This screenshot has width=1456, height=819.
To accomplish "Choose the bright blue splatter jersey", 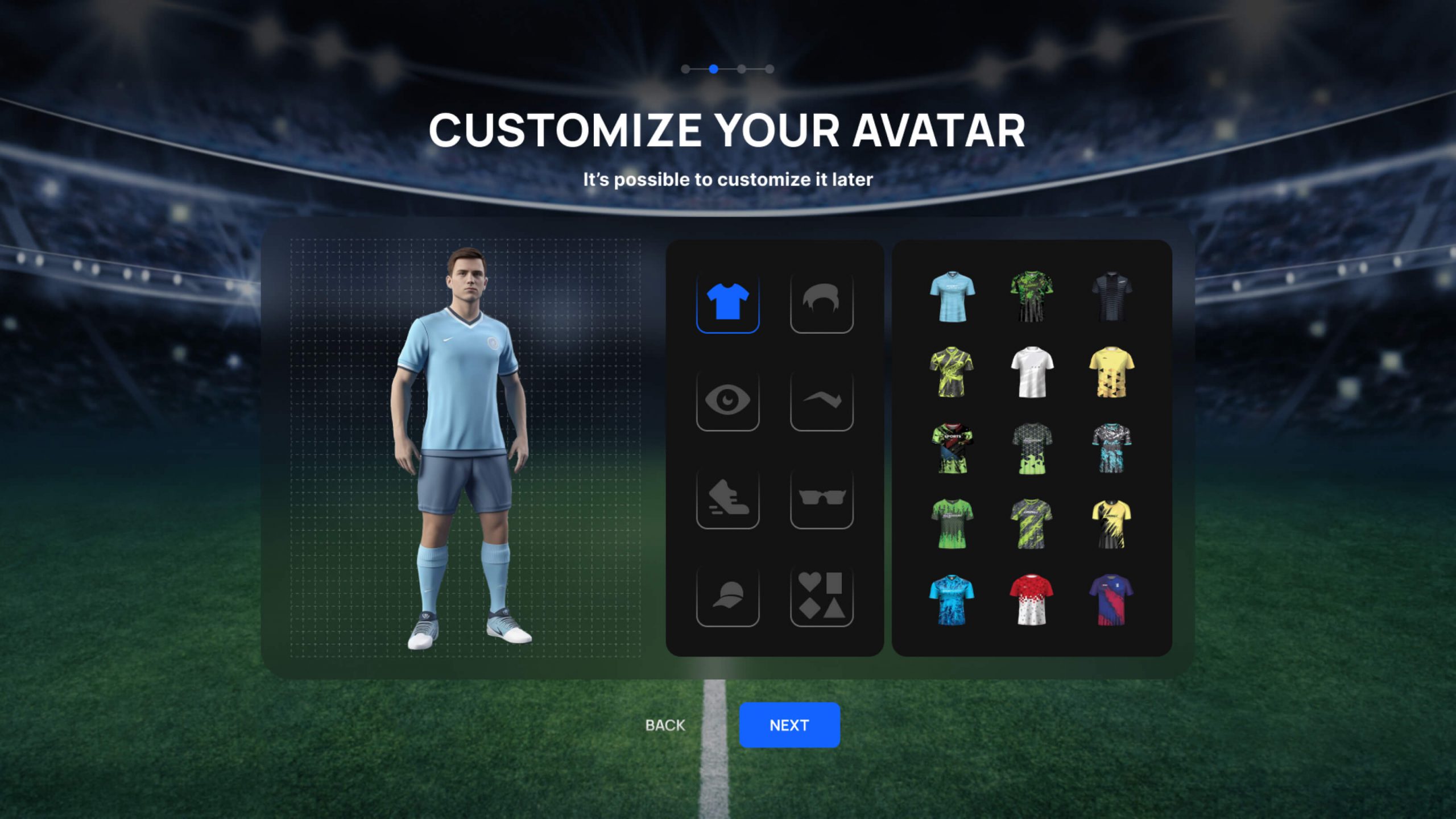I will (952, 600).
